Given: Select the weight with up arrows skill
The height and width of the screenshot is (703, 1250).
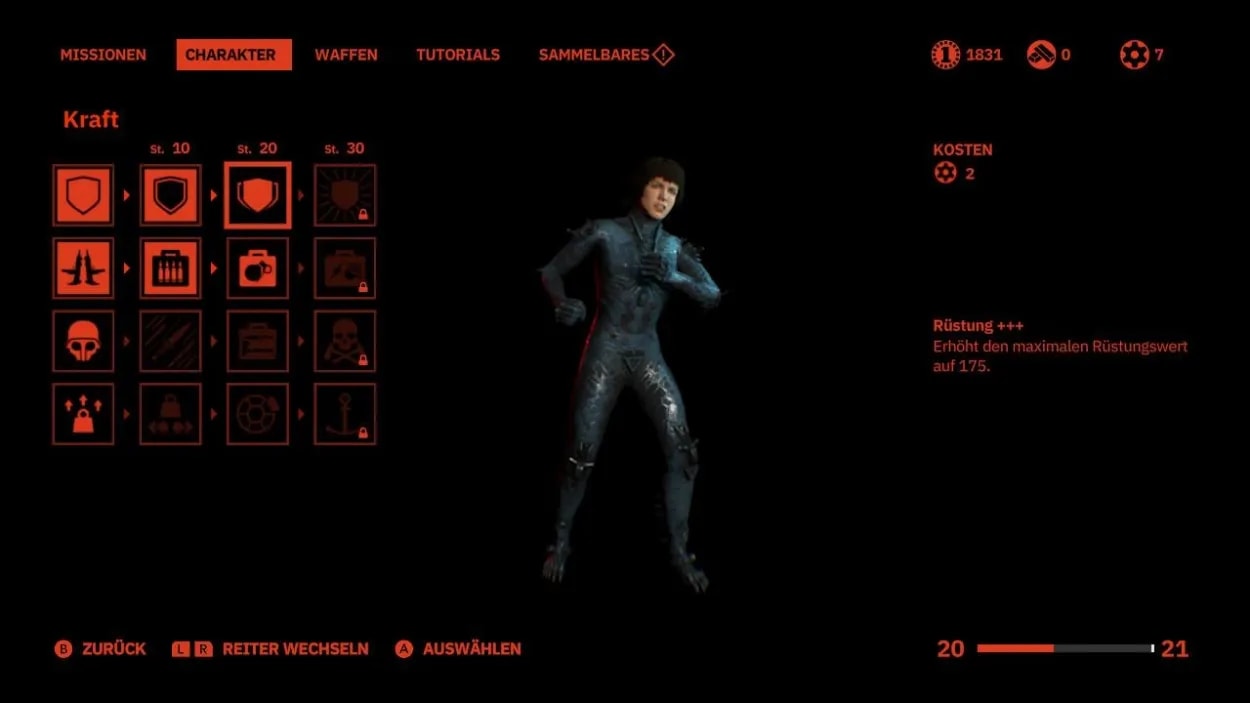Looking at the screenshot, I should click(83, 414).
